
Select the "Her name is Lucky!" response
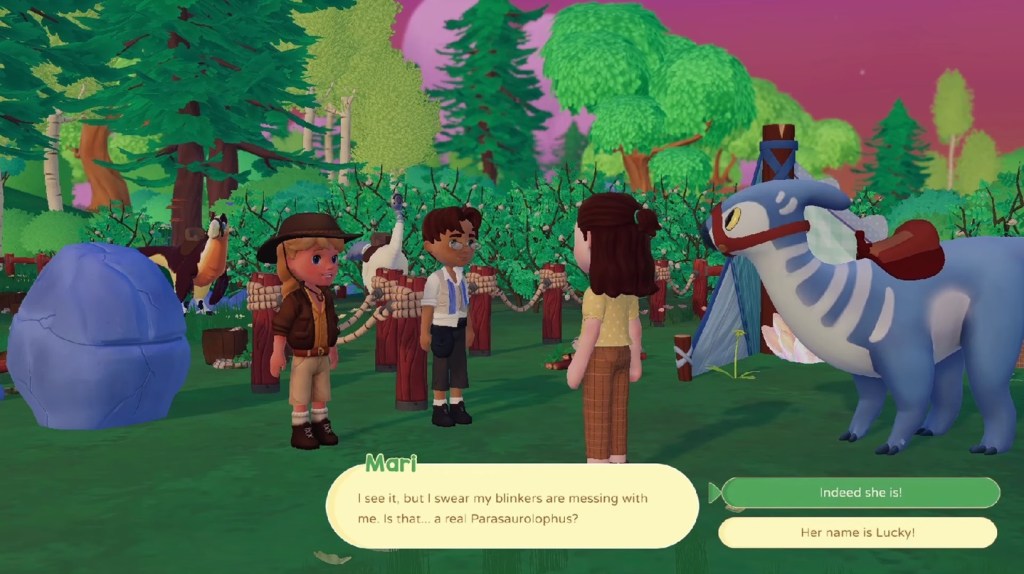pos(858,532)
